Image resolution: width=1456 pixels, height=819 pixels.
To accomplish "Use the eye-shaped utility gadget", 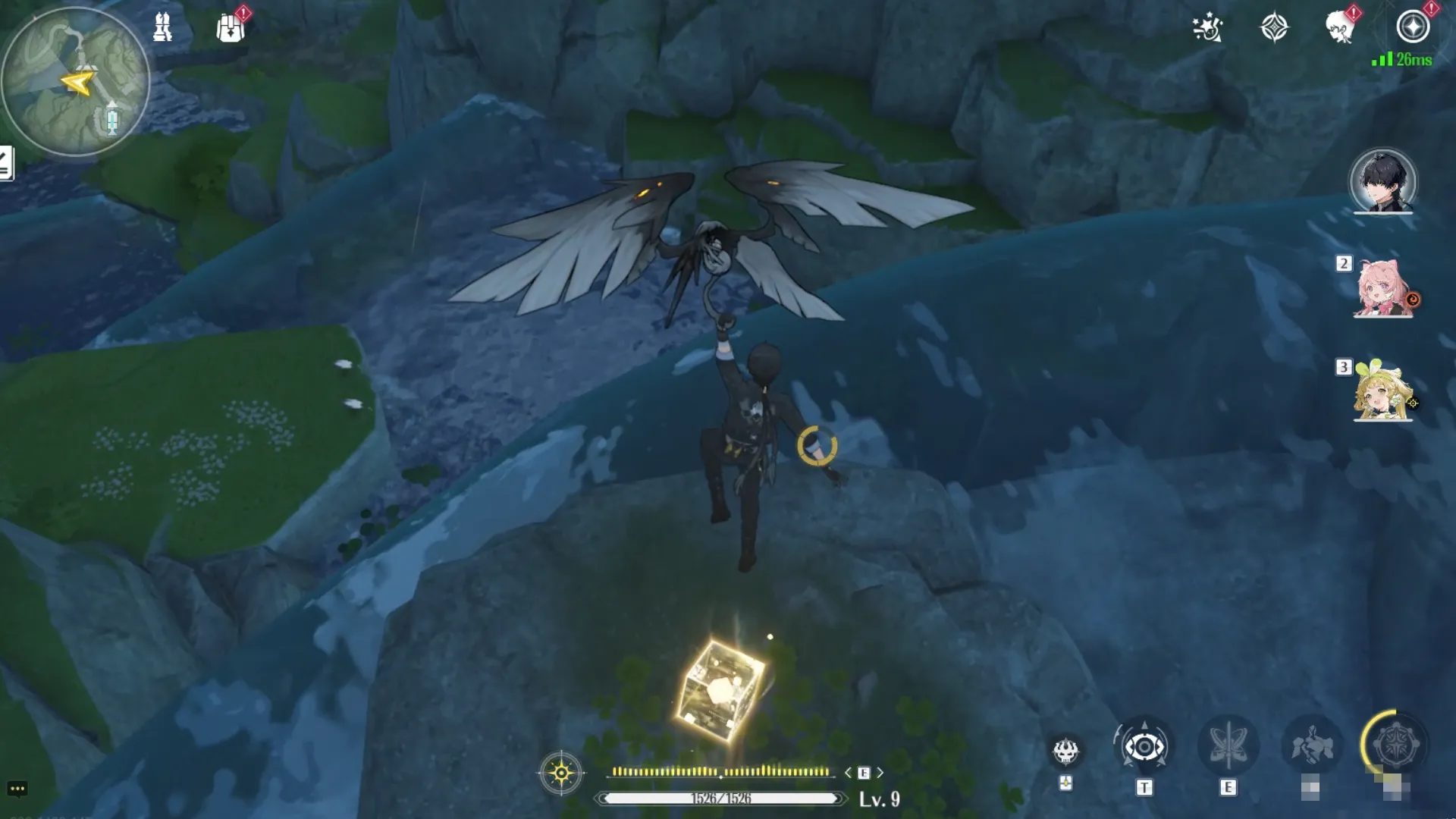I will pyautogui.click(x=1144, y=747).
